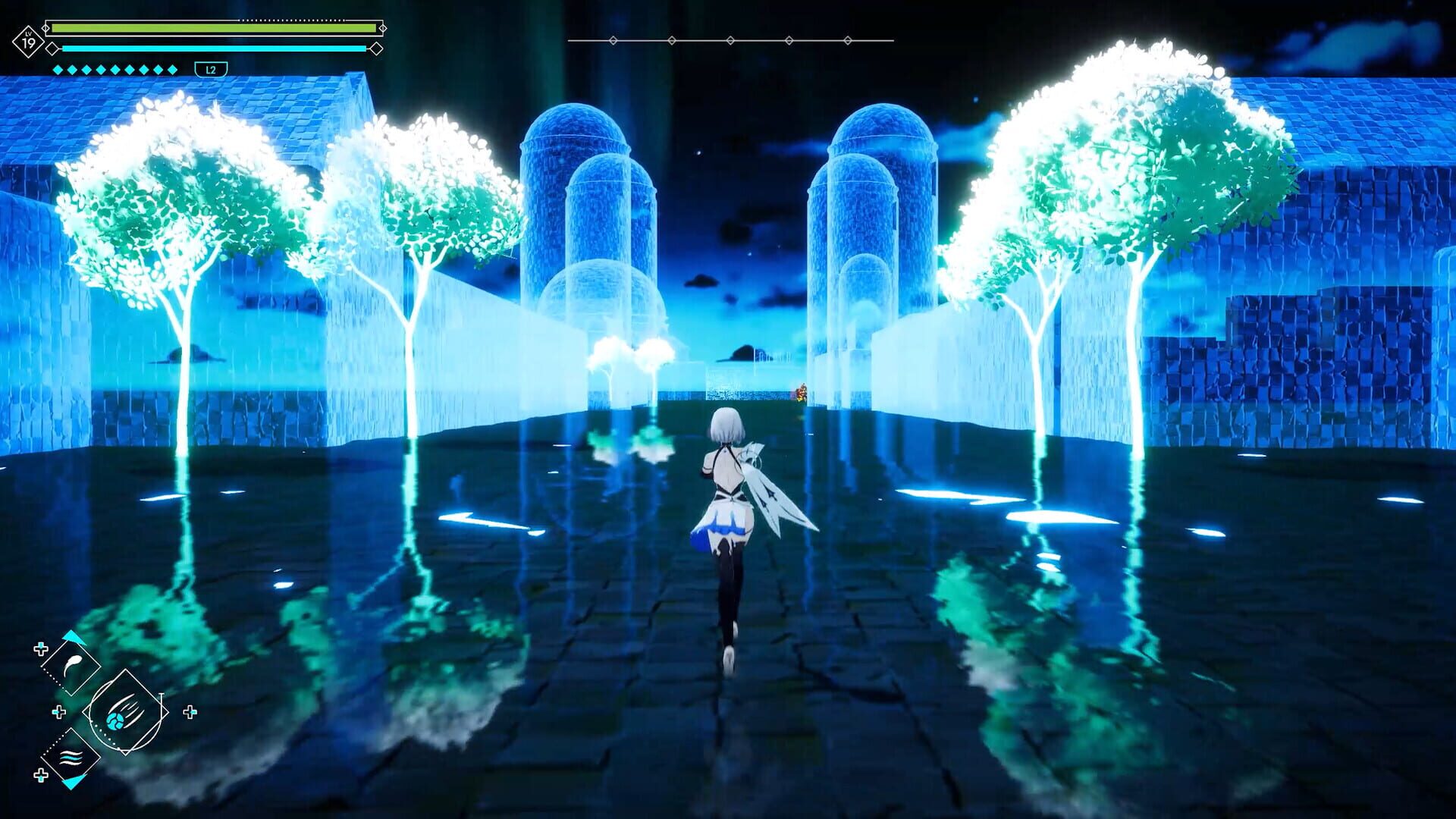Click the plus icon left of the claw ability
The image size is (1456, 819).
coord(58,711)
